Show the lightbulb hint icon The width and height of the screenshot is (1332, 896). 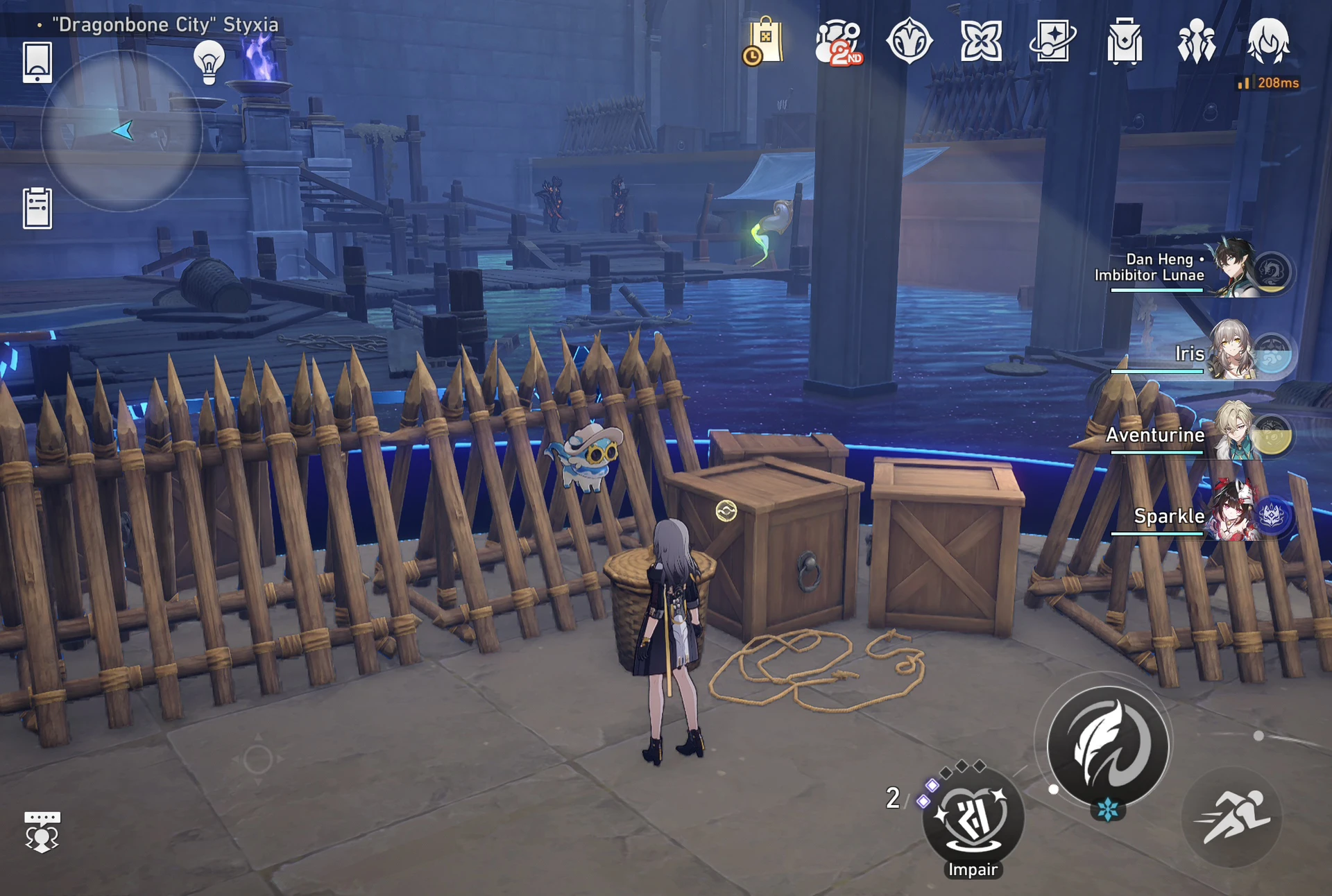209,62
